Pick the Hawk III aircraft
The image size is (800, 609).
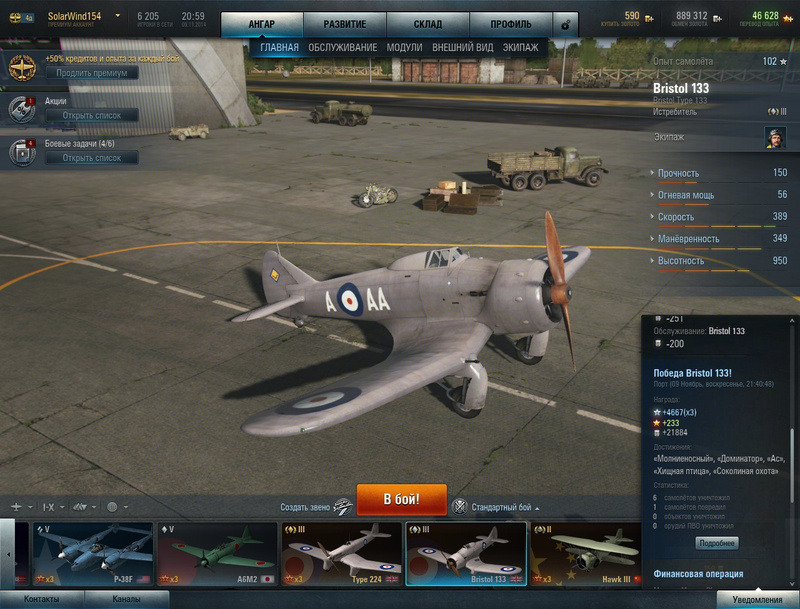(585, 554)
